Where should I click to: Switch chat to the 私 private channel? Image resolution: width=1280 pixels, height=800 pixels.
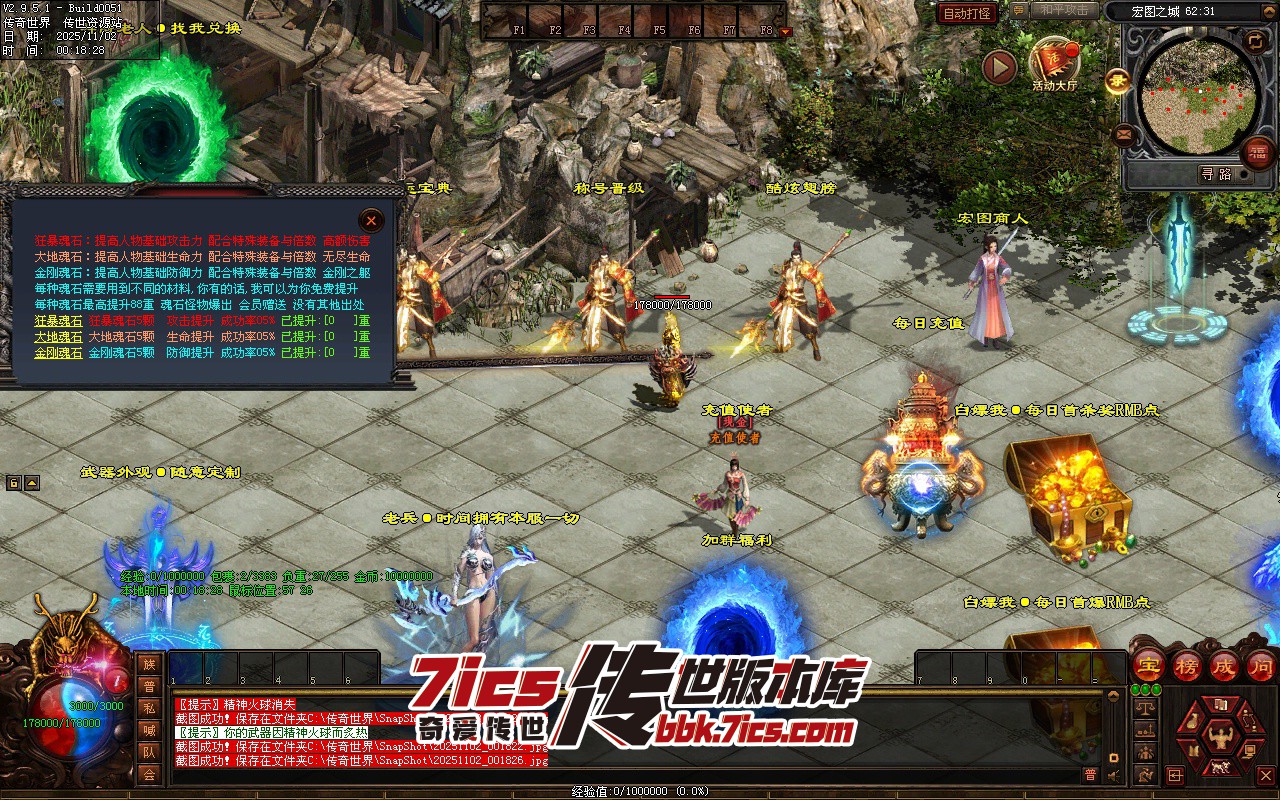(149, 708)
